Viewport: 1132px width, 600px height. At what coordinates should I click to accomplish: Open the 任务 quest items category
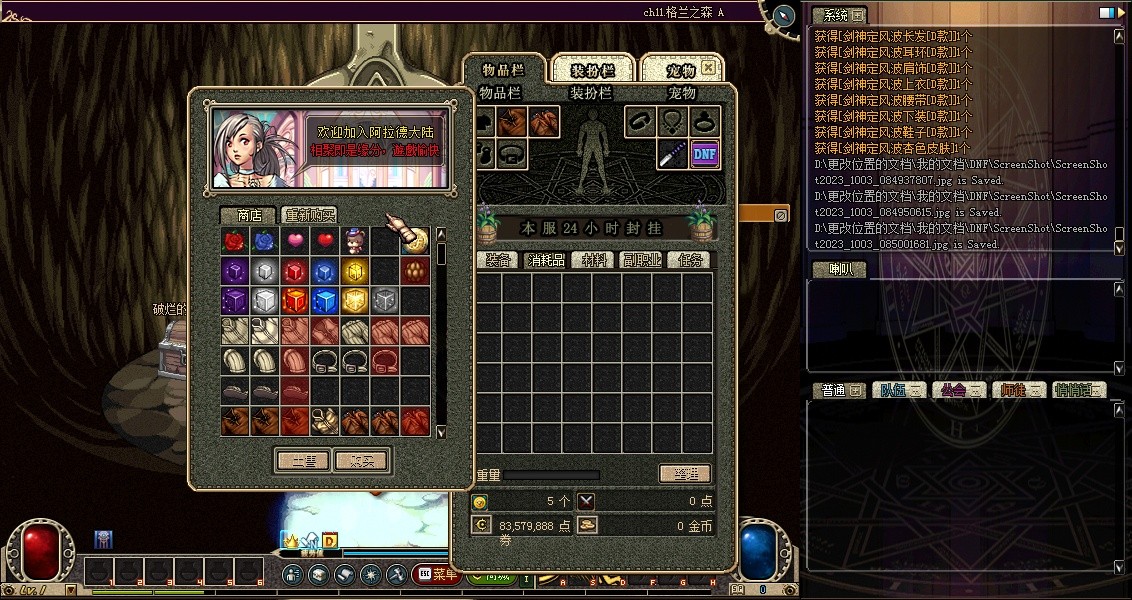690,260
